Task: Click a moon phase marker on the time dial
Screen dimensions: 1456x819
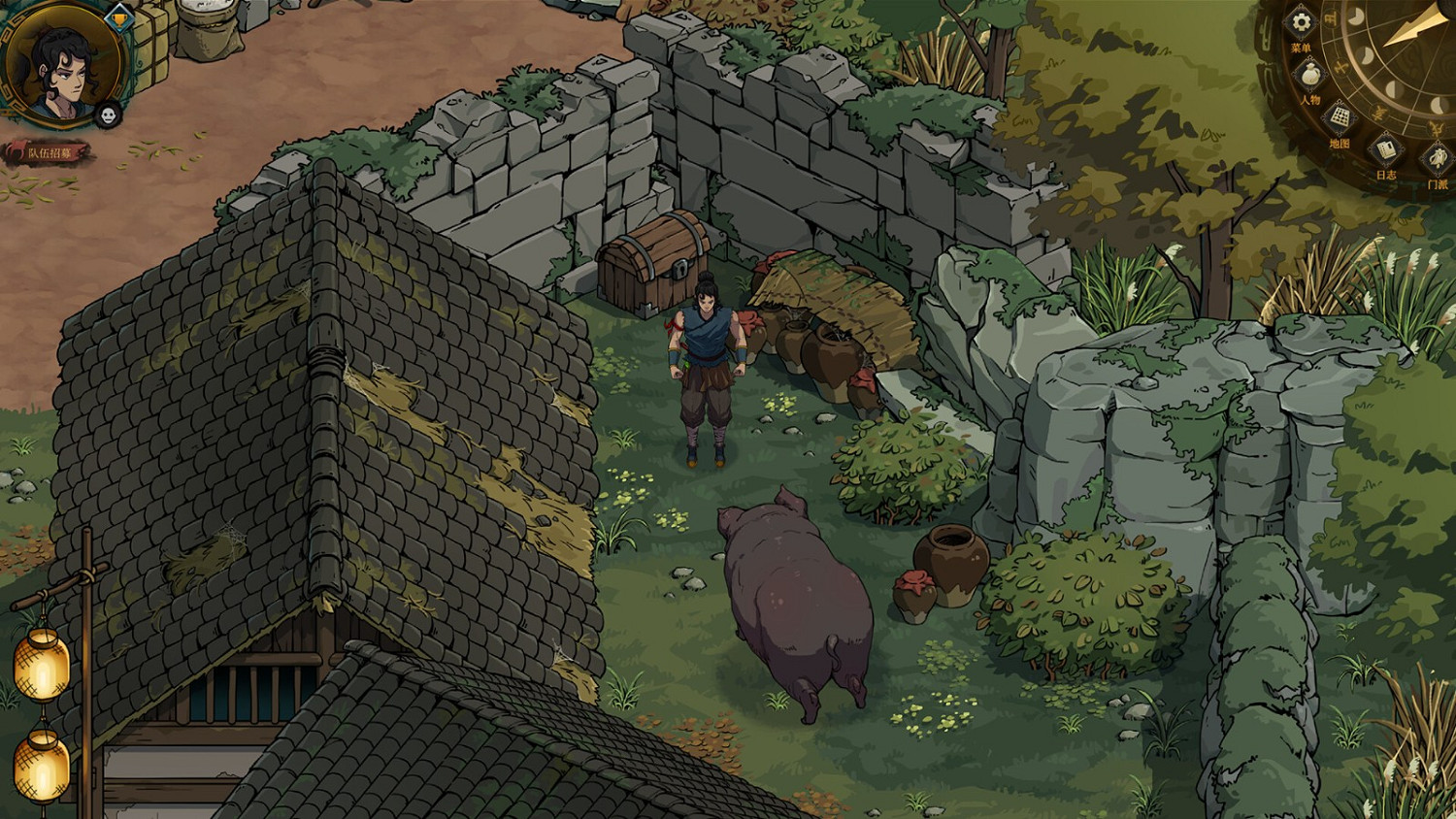Action: point(1355,17)
